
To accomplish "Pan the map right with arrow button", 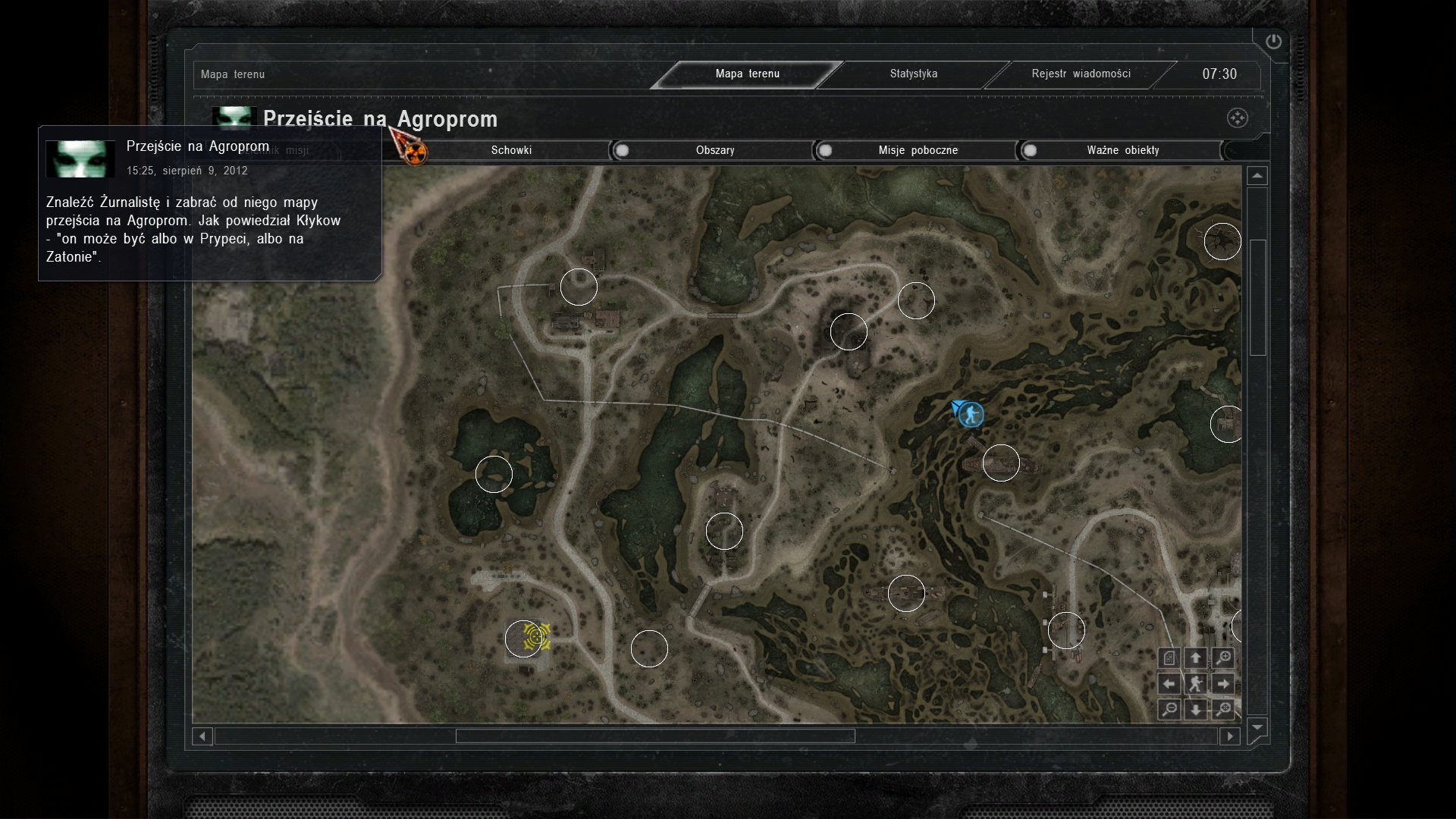I will 1222,684.
